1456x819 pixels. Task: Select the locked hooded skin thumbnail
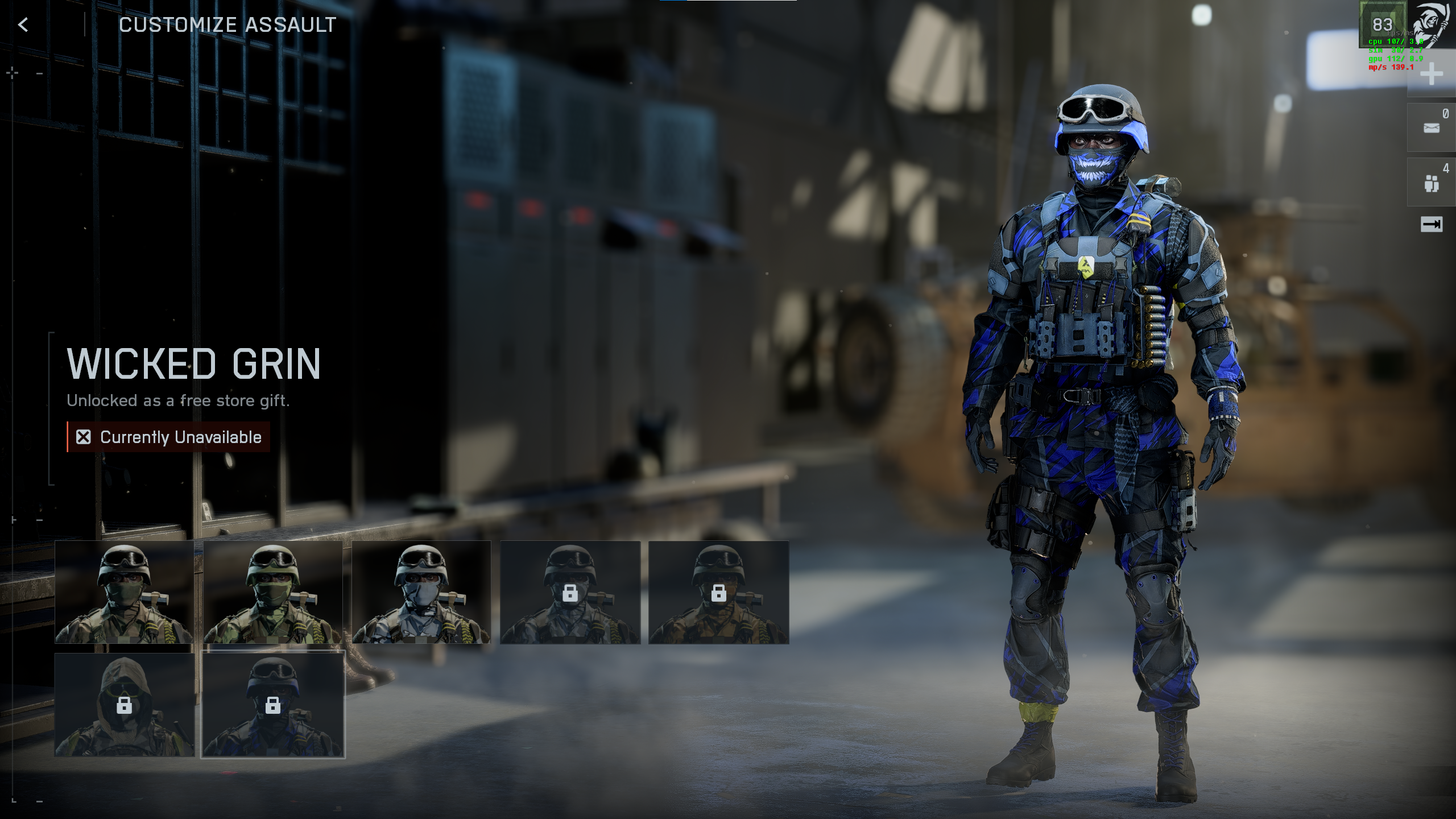pyautogui.click(x=124, y=705)
